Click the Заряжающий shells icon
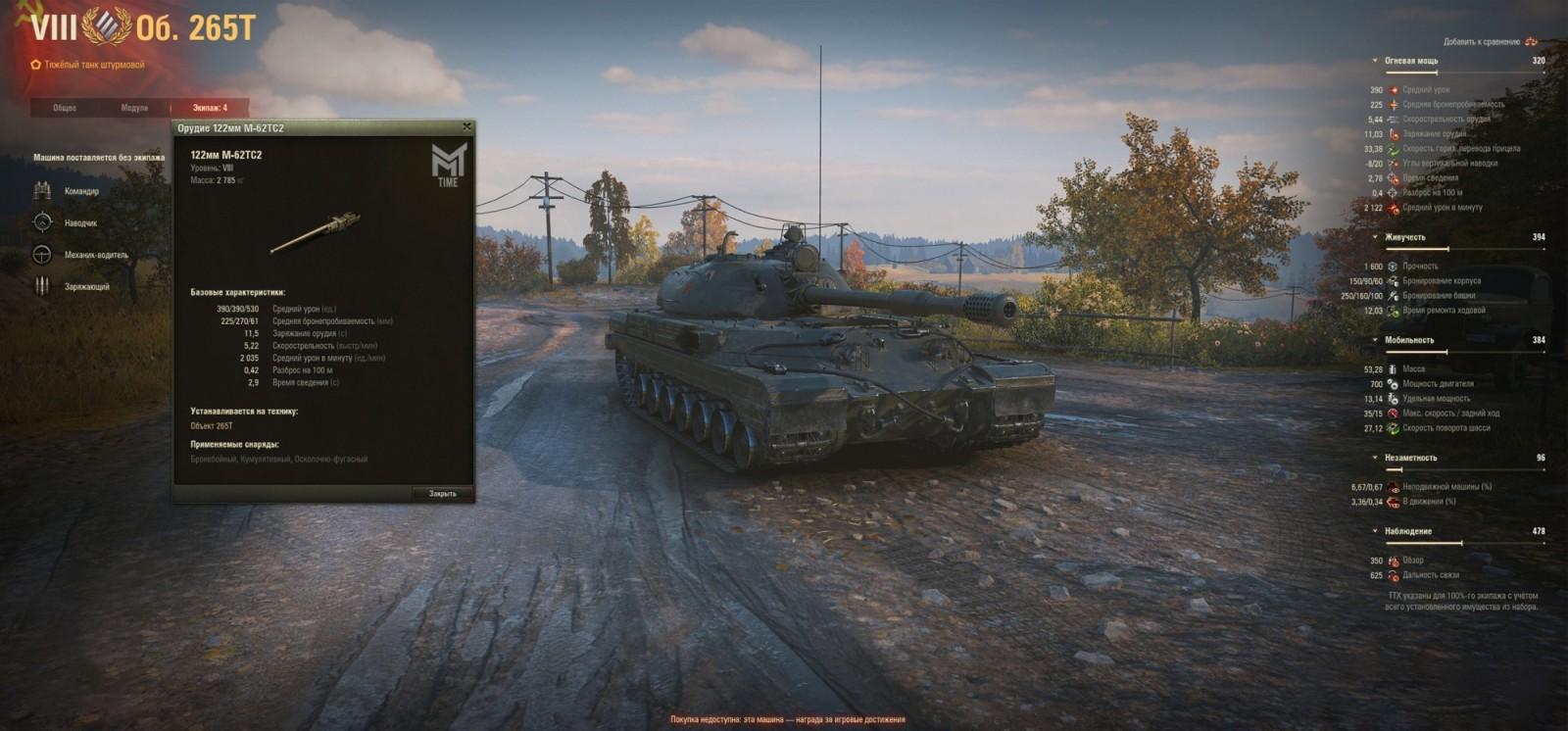 (x=42, y=286)
